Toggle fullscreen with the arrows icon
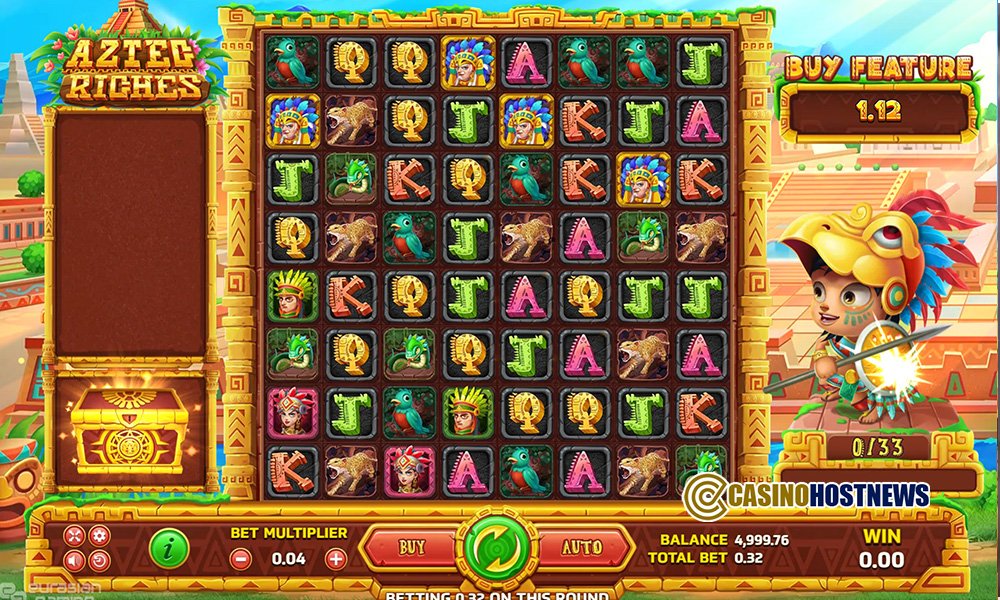This screenshot has height=600, width=1000. [x=76, y=536]
